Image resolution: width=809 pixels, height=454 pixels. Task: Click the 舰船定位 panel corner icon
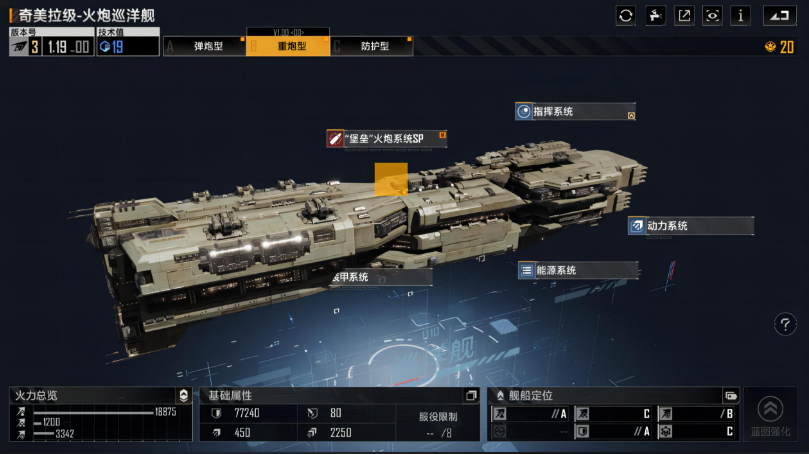click(730, 395)
